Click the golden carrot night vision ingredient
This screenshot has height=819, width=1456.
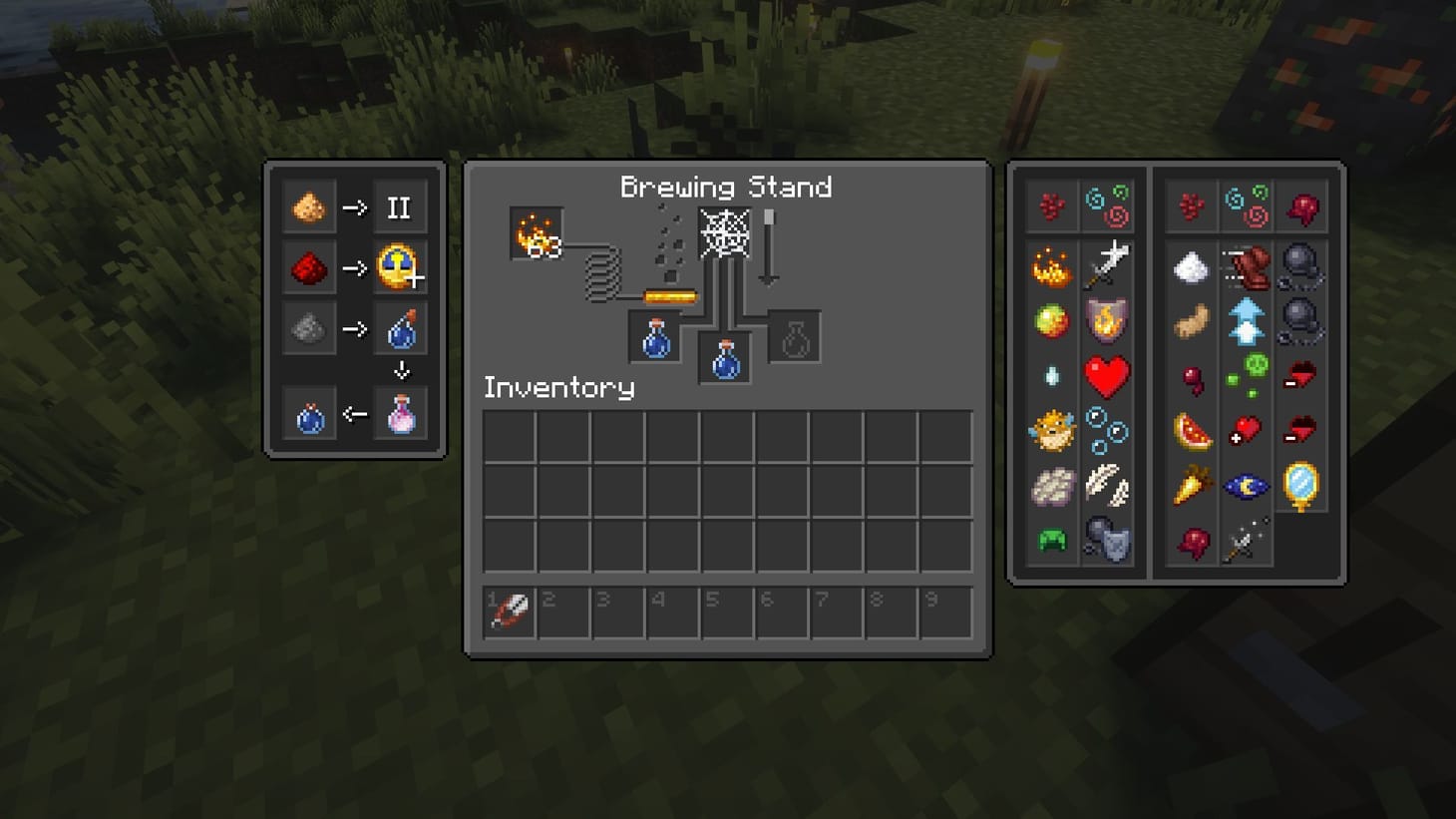(1194, 486)
